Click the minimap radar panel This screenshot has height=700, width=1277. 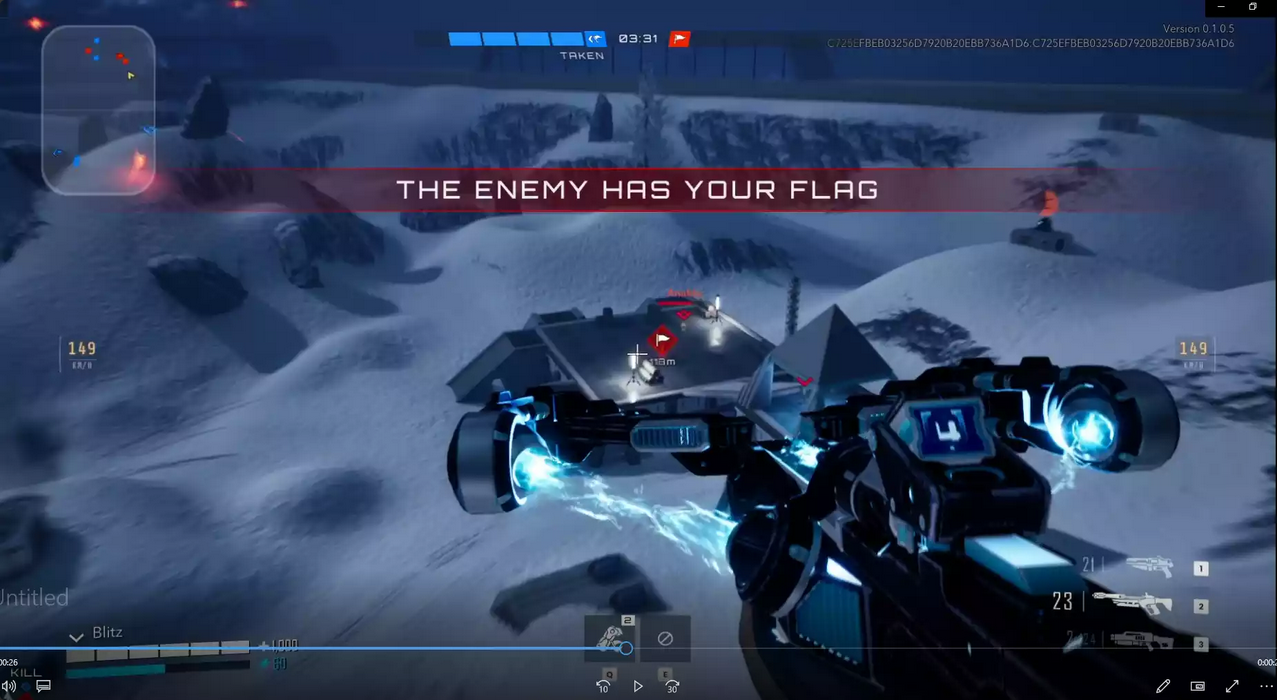(x=98, y=110)
